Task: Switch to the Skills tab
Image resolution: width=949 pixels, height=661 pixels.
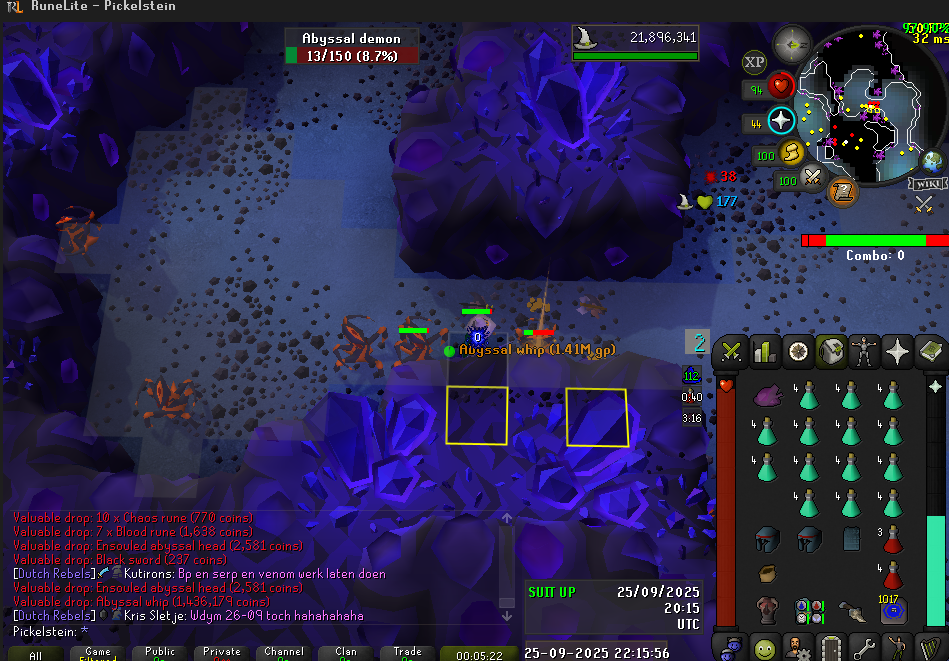Action: click(x=765, y=352)
